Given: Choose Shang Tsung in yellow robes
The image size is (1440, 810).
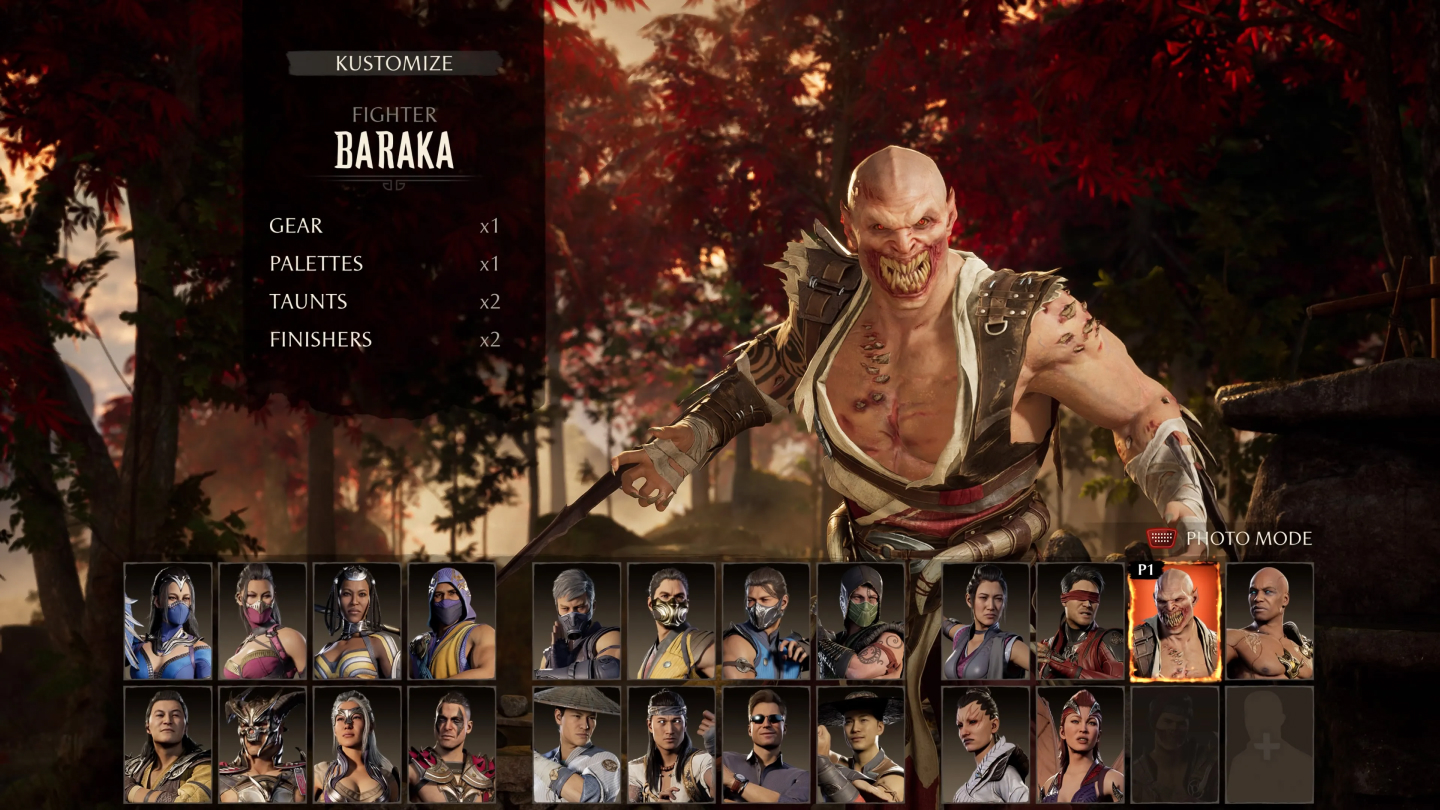Looking at the screenshot, I should click(x=168, y=744).
